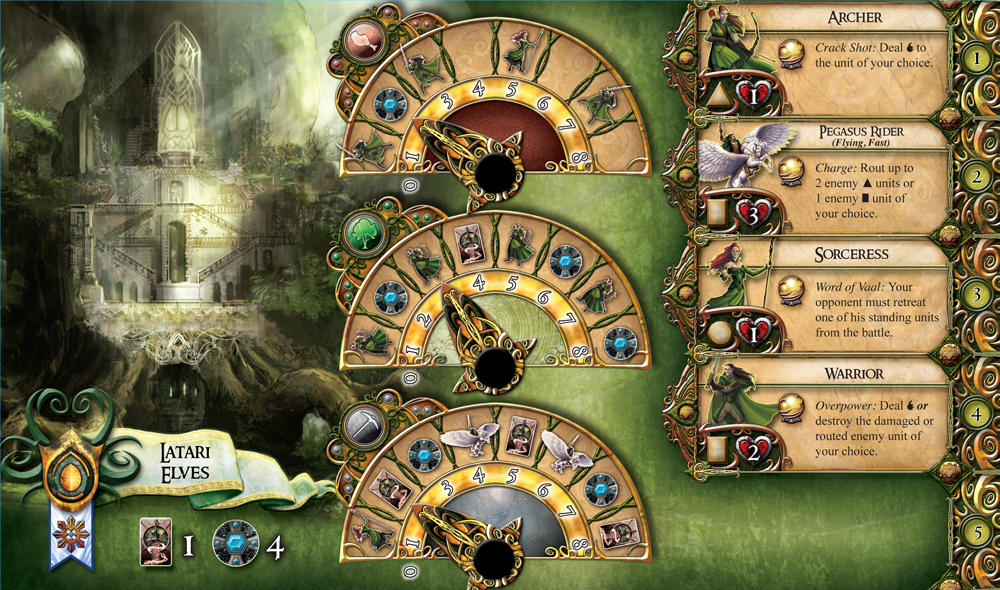Click the green tree wood resource icon
The height and width of the screenshot is (590, 1000).
[x=360, y=233]
